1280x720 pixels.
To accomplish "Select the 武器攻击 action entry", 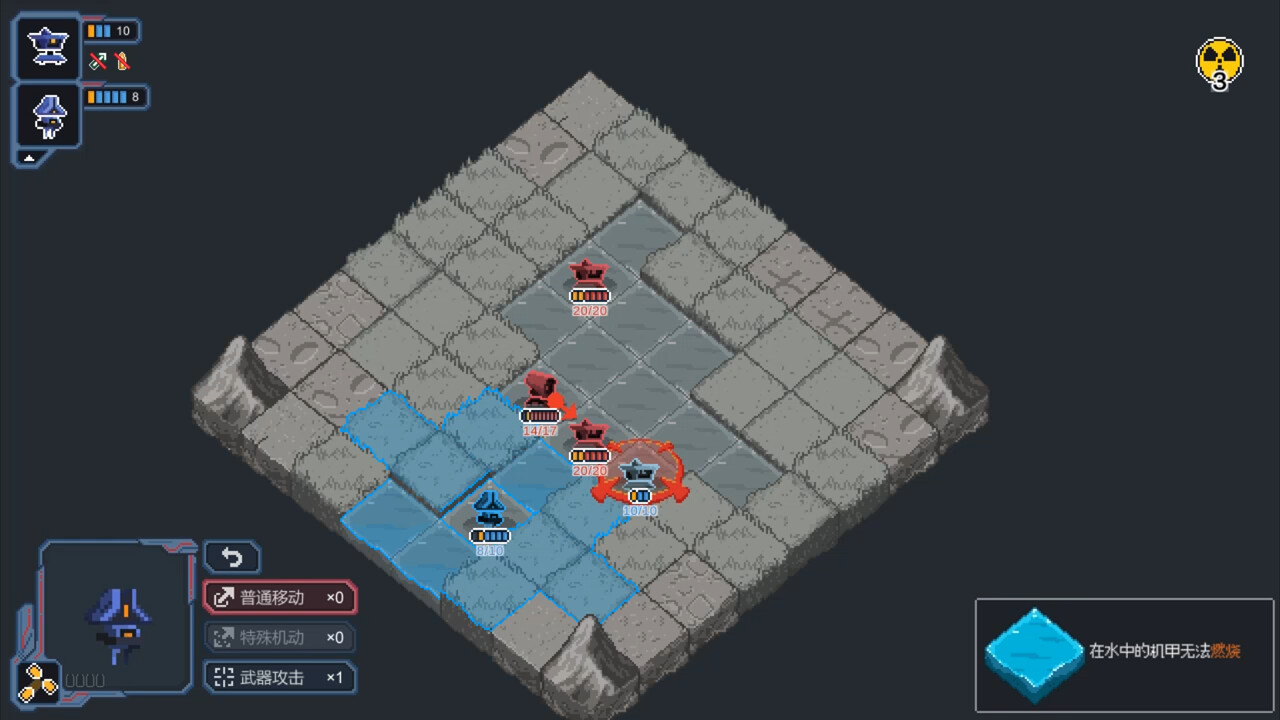I will 280,678.
